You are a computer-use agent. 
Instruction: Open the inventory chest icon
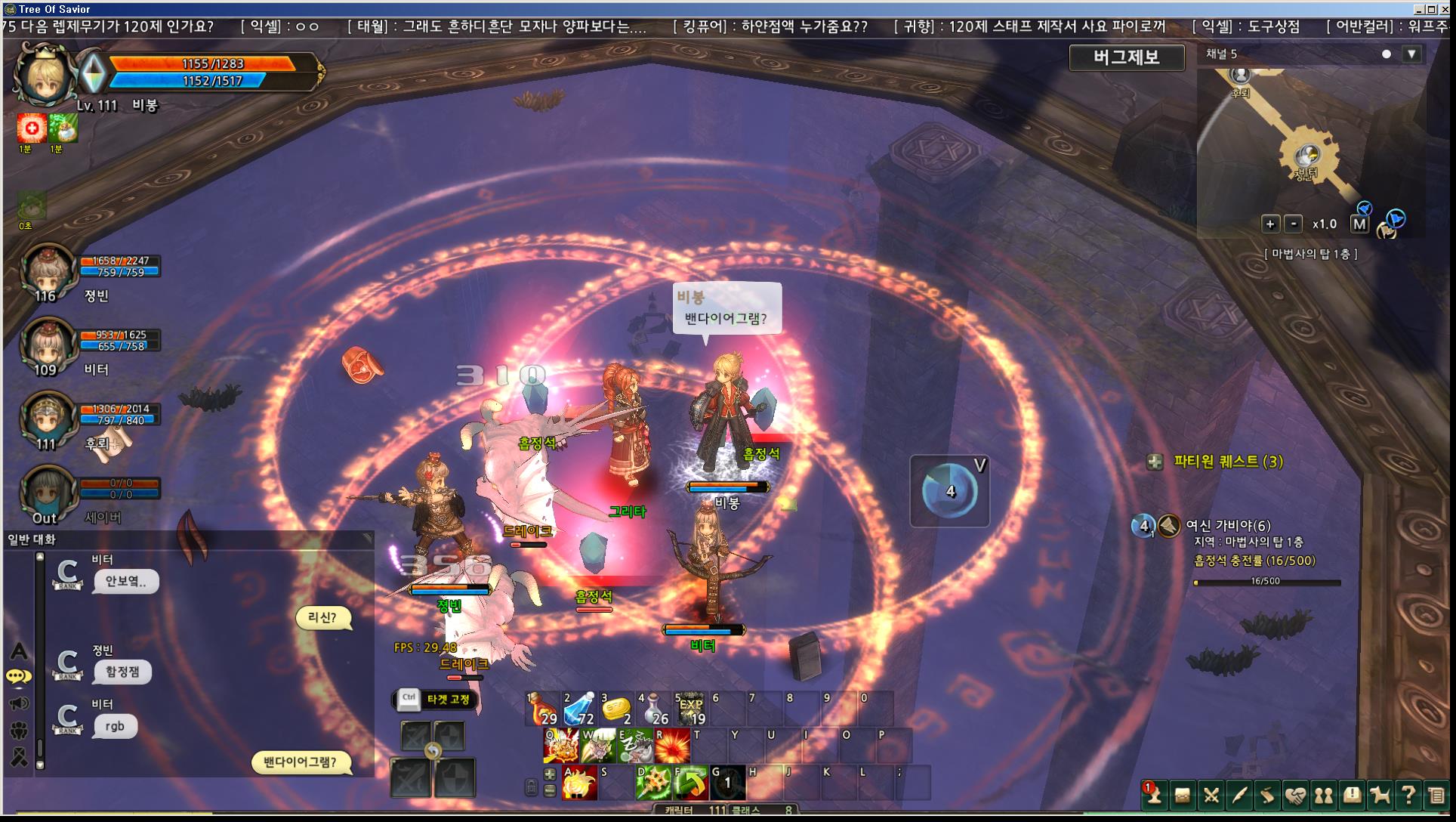coord(1182,796)
